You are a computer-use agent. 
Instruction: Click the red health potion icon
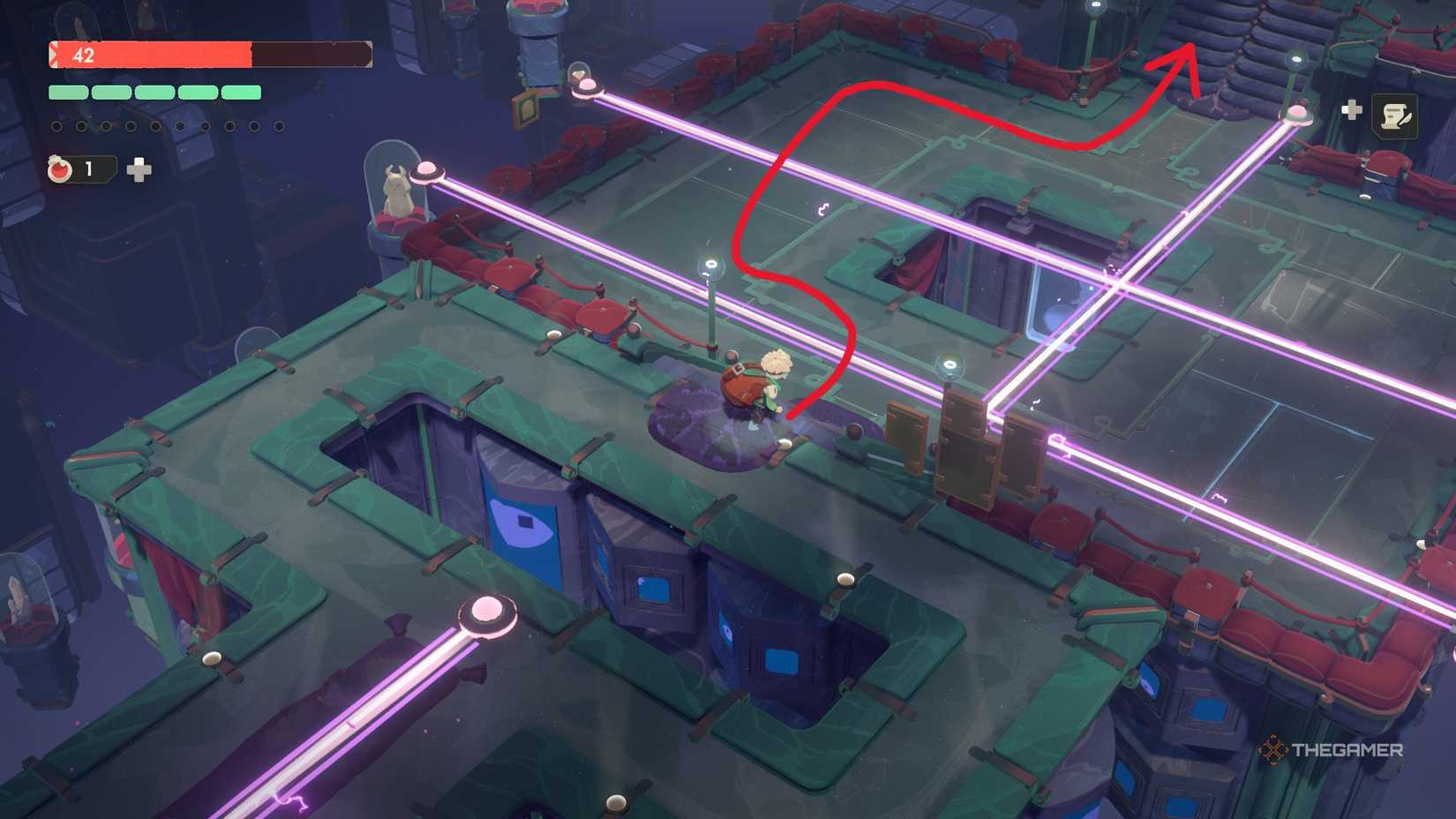point(59,170)
